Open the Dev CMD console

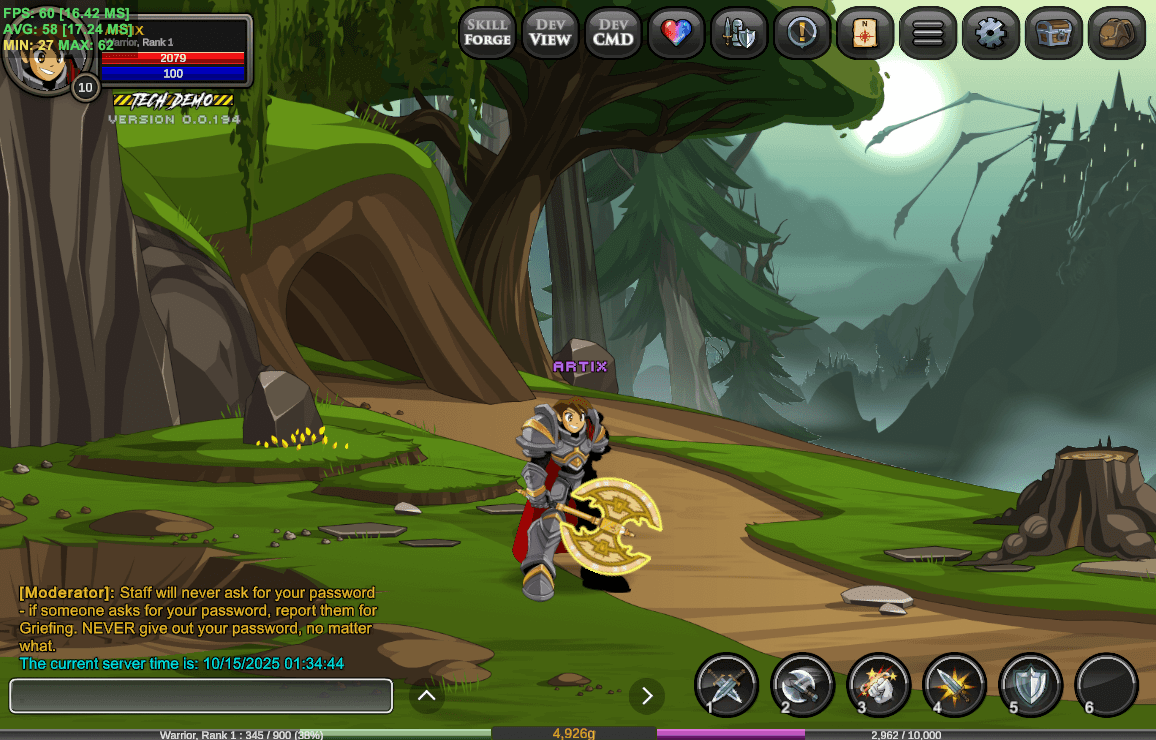coord(613,33)
